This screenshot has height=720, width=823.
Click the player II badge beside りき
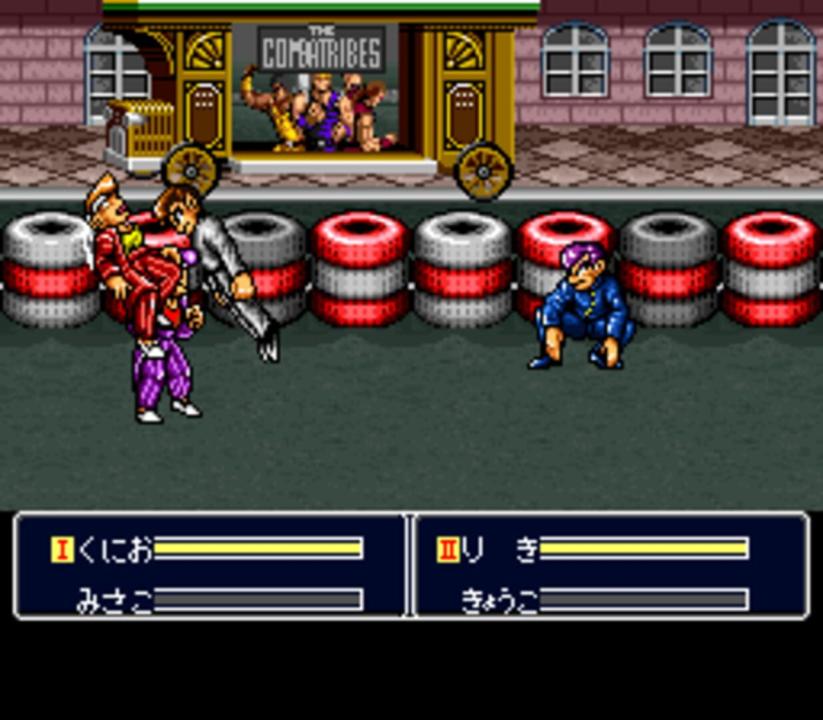448,548
